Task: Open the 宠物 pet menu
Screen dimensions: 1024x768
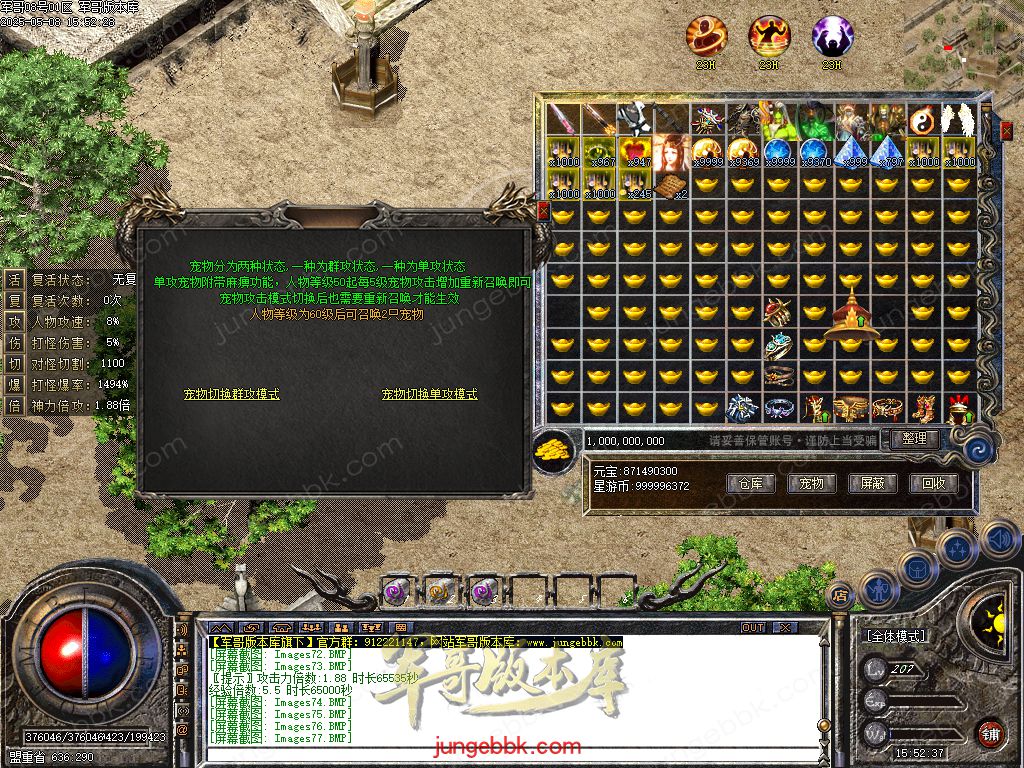Action: pos(811,484)
